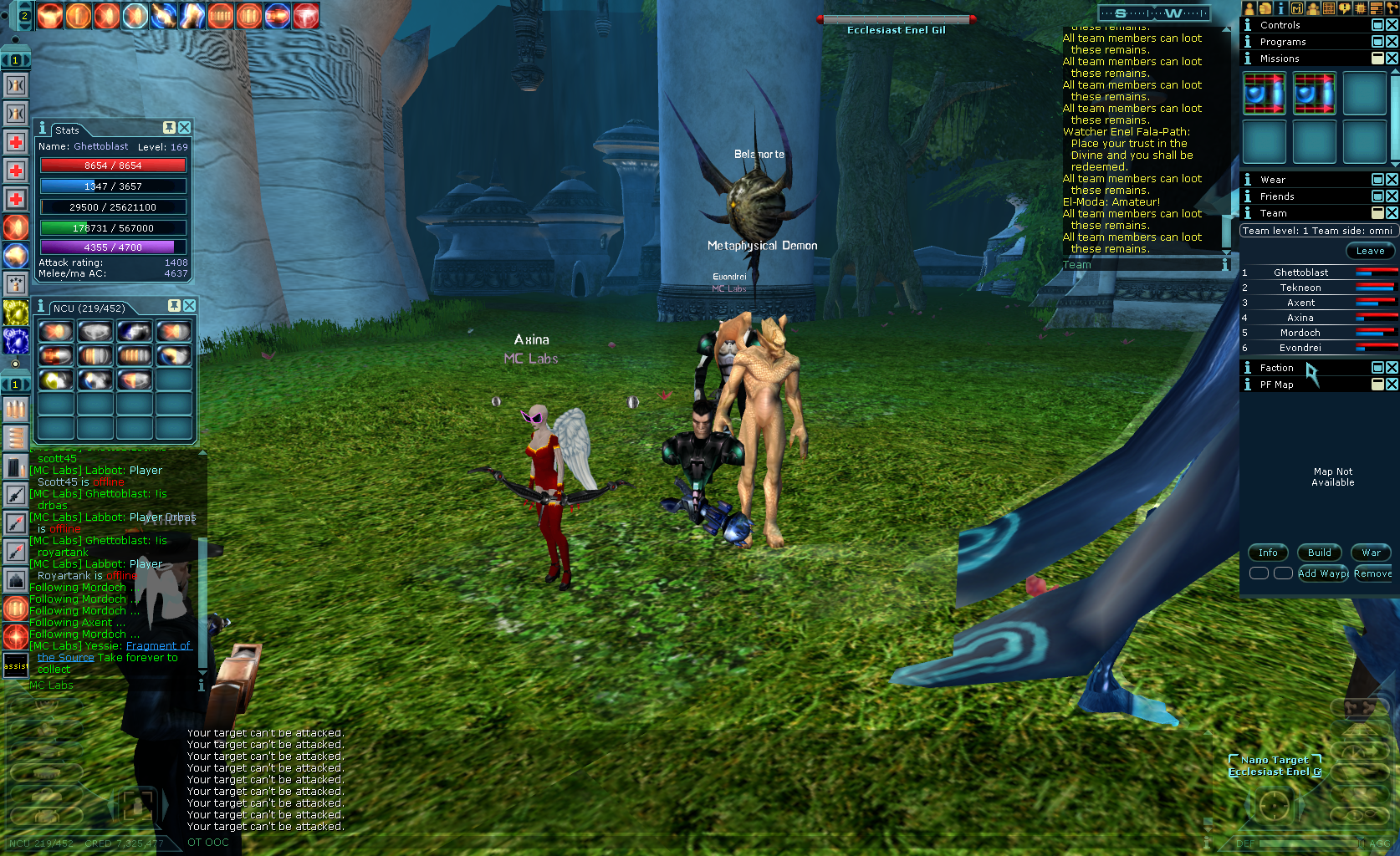Click the War button

pos(1371,553)
